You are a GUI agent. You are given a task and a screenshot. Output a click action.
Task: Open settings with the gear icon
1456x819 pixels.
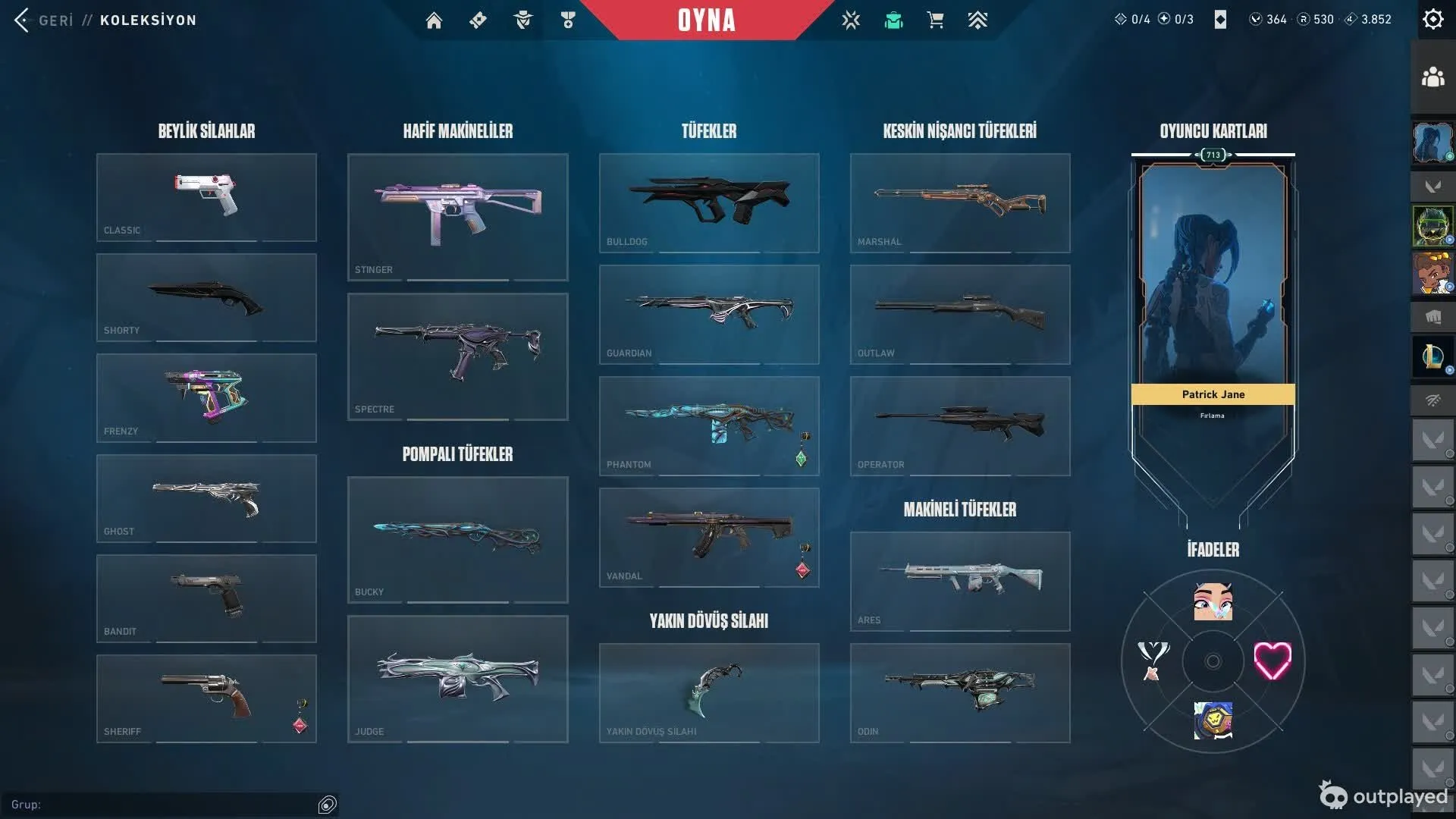pos(1432,19)
